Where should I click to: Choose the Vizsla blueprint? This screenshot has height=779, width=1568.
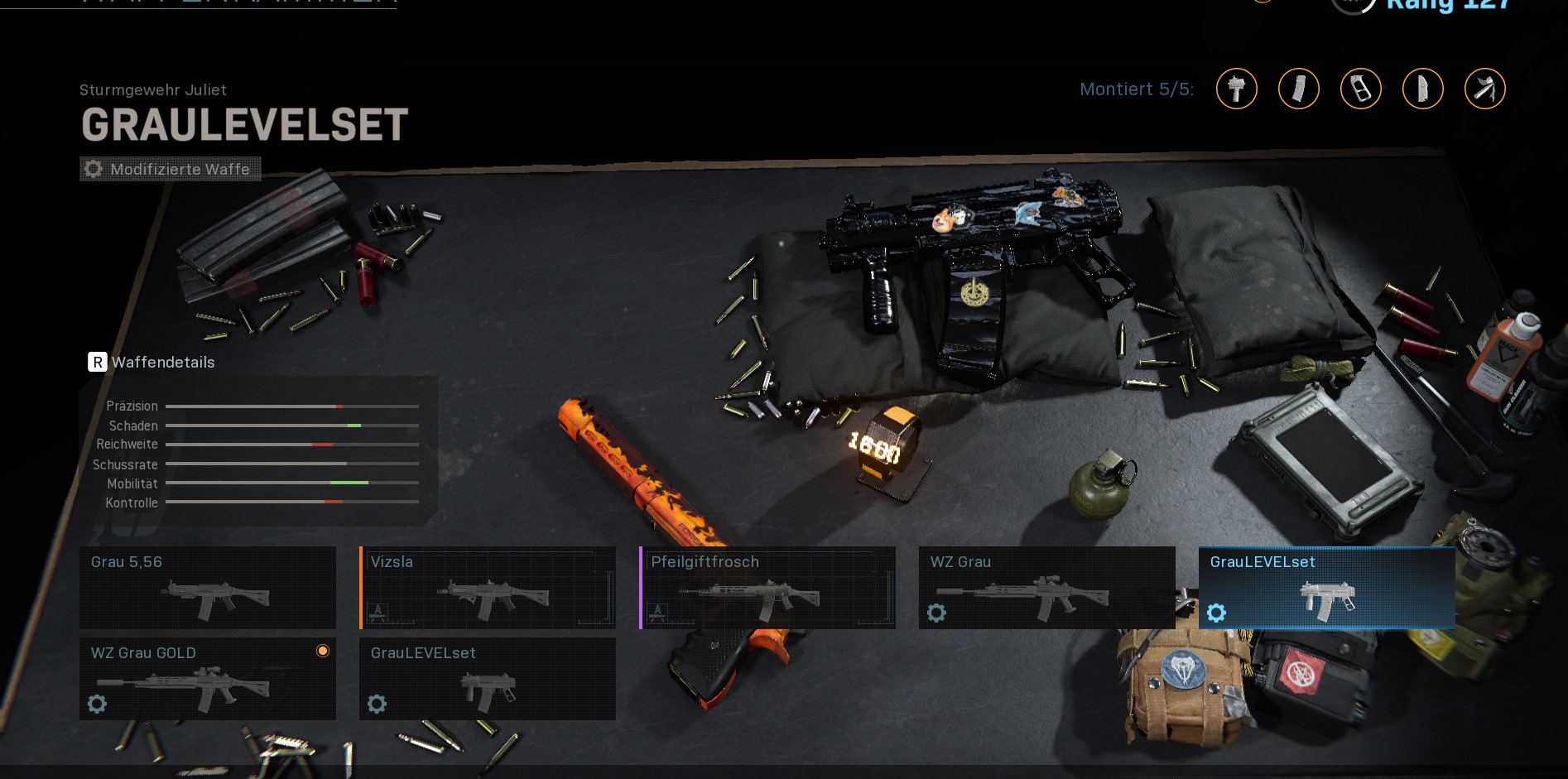(488, 587)
